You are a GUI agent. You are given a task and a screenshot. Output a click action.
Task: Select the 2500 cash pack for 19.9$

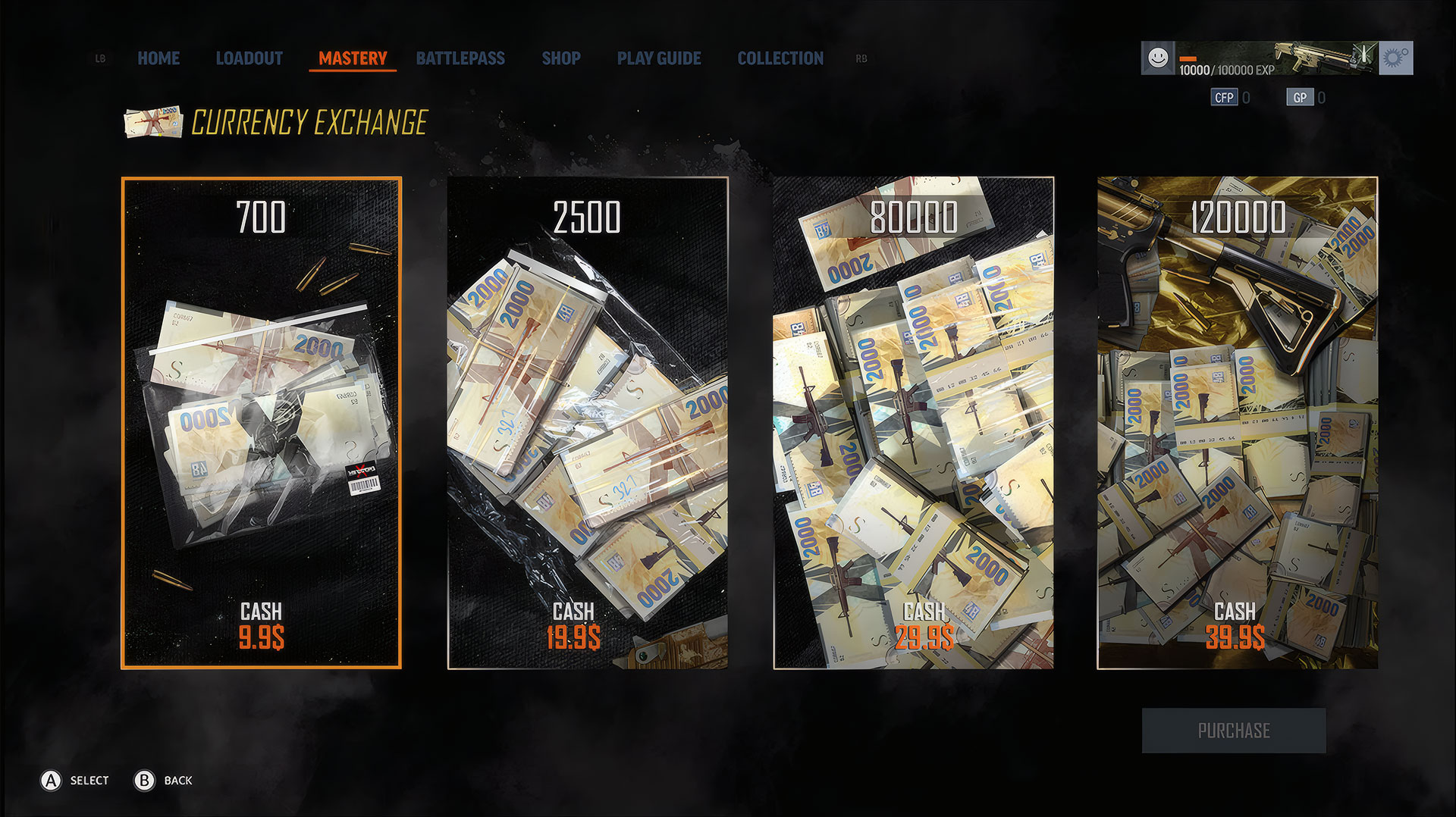coord(588,423)
